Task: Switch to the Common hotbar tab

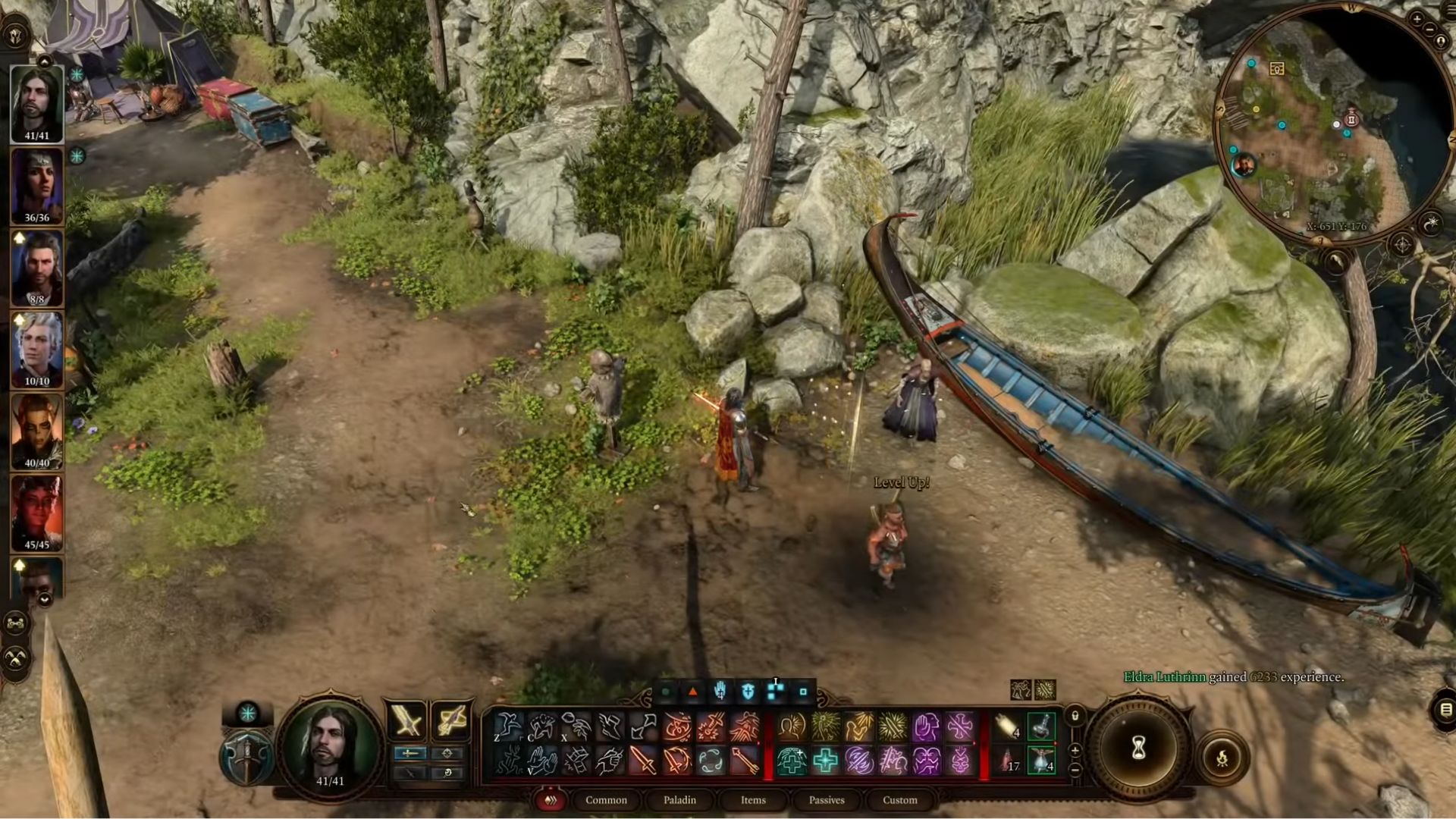Action: tap(606, 800)
